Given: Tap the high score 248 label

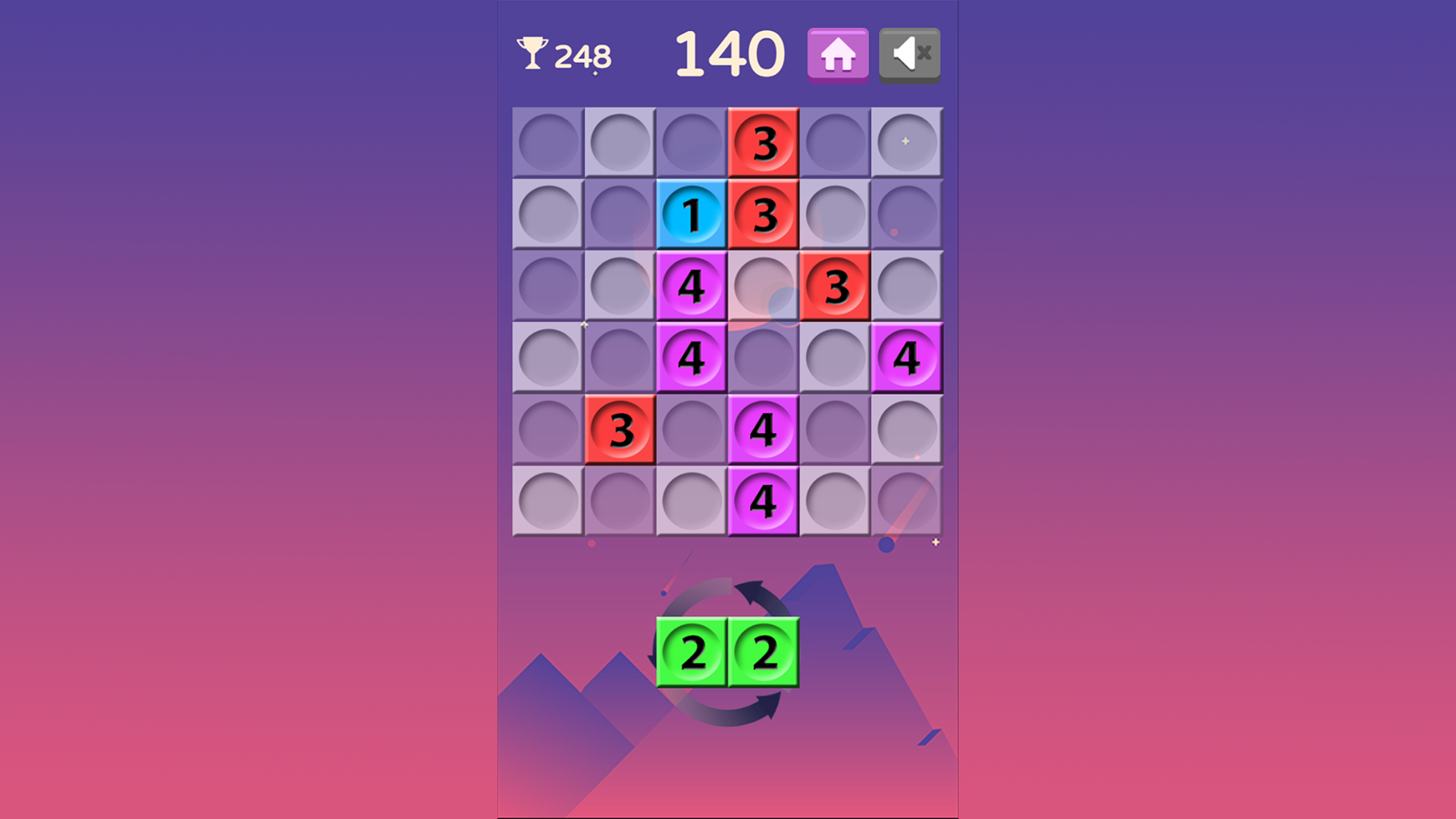Looking at the screenshot, I should [583, 54].
